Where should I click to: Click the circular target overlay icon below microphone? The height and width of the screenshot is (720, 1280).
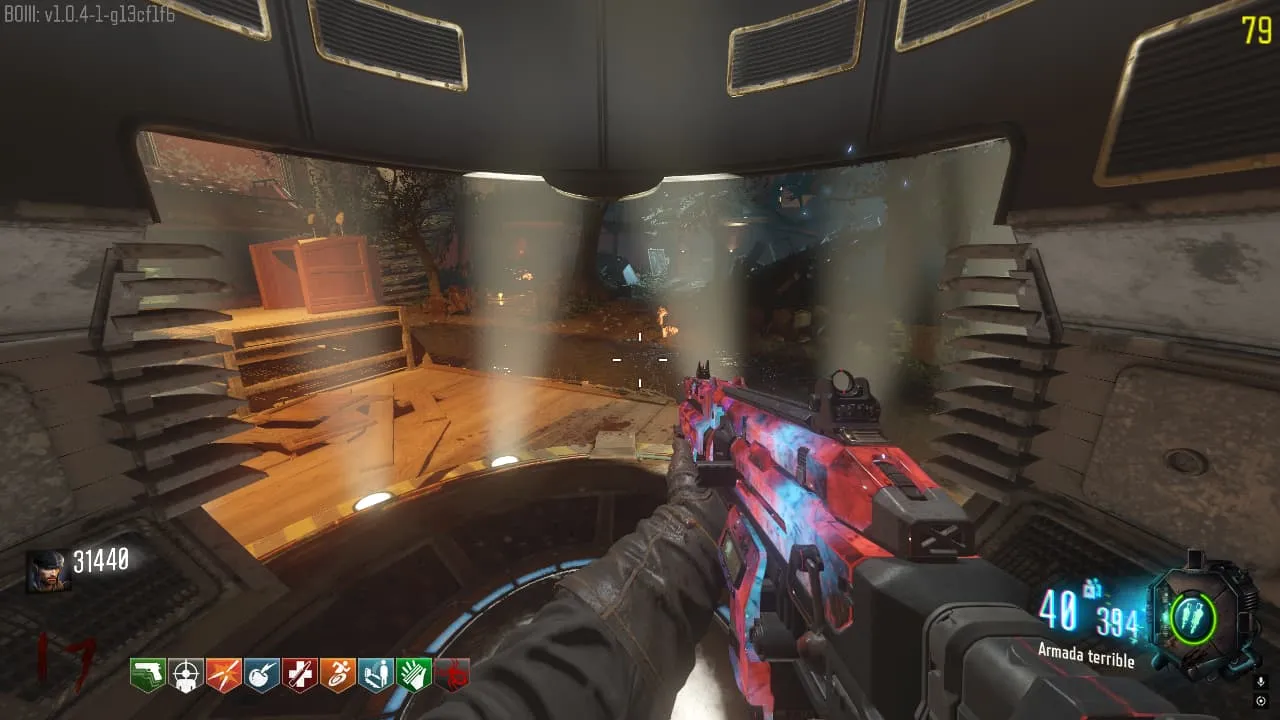pyautogui.click(x=1260, y=700)
